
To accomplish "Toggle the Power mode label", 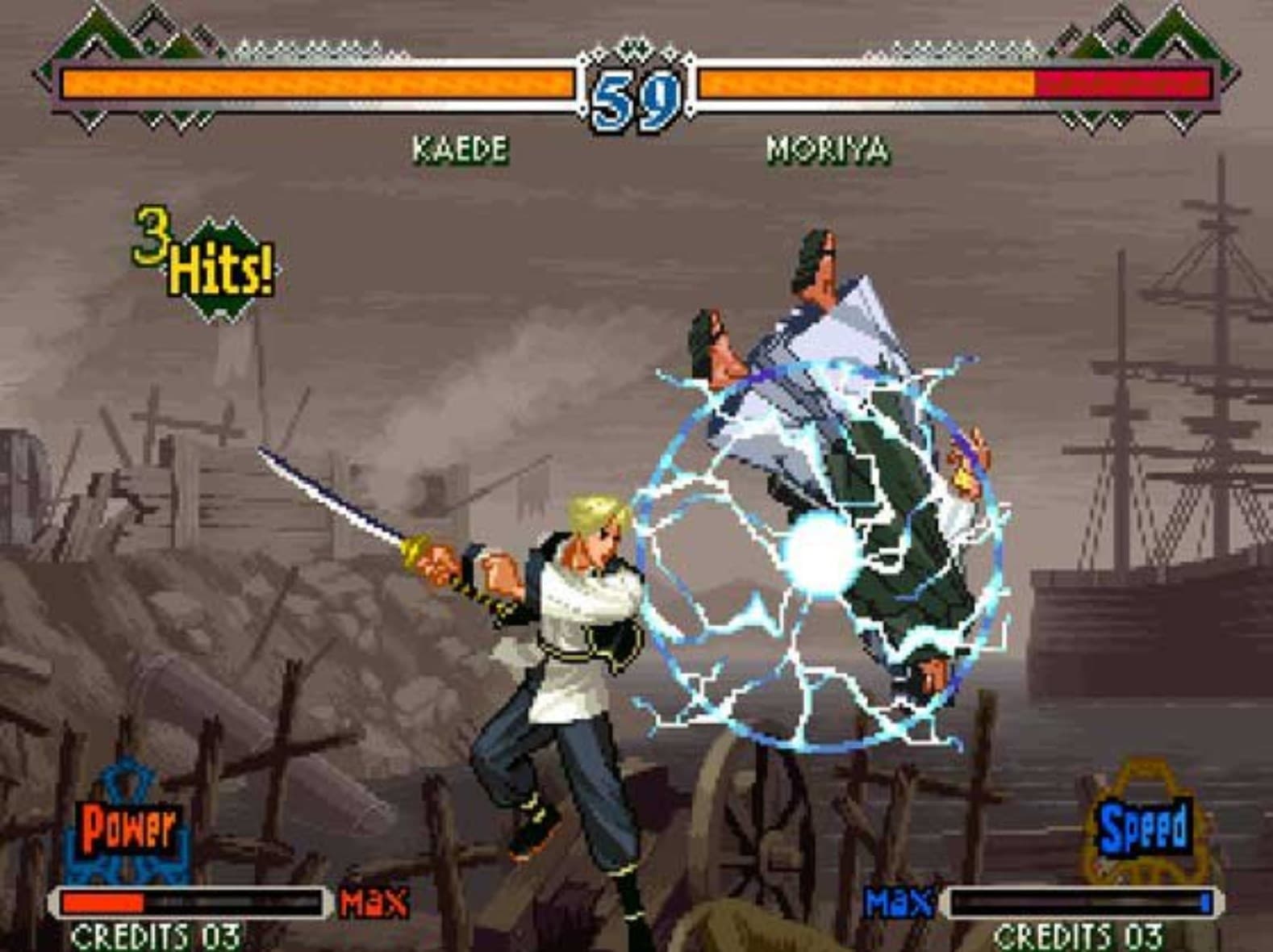I will 127,829.
